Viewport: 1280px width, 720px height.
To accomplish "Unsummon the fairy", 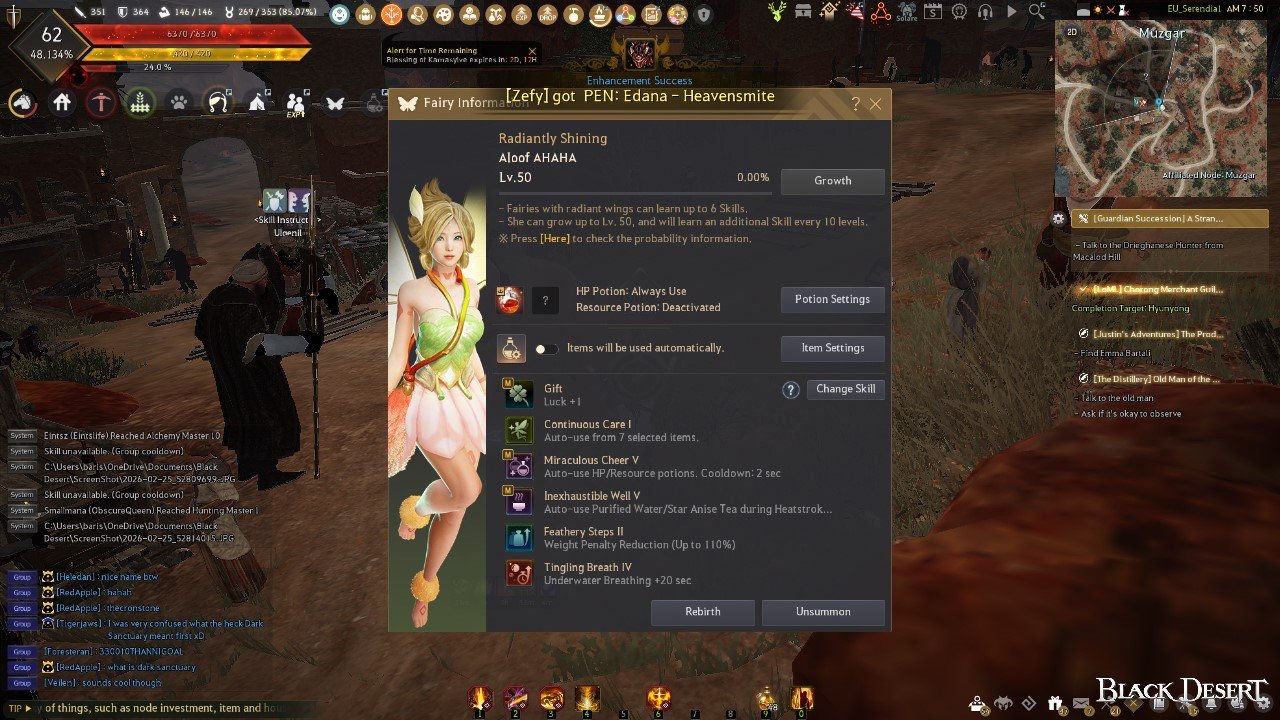I will coord(823,612).
